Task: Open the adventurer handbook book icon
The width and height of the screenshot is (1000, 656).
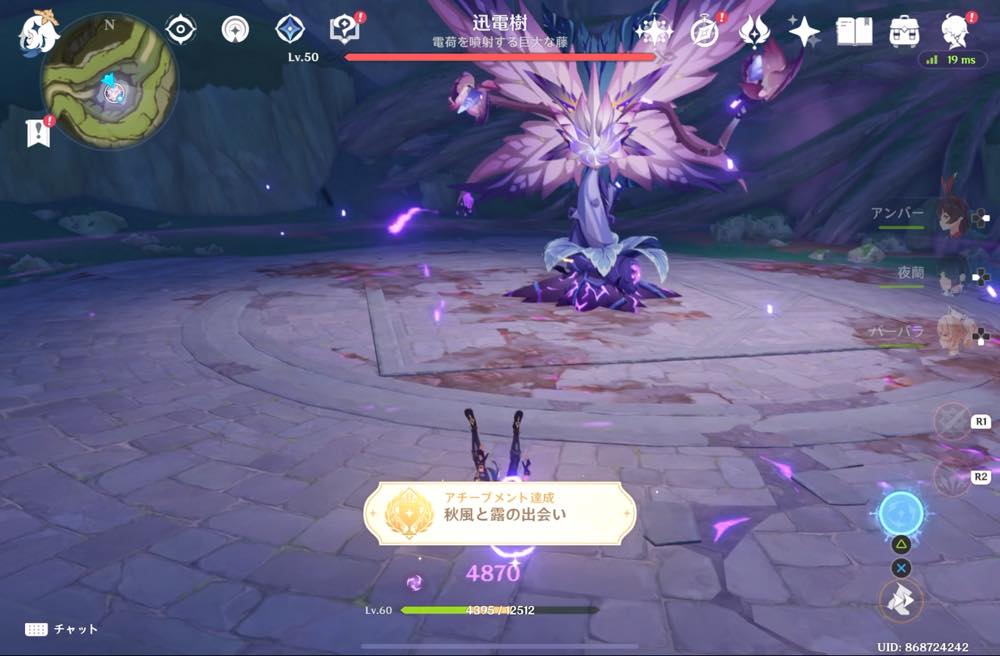Action: (x=854, y=31)
